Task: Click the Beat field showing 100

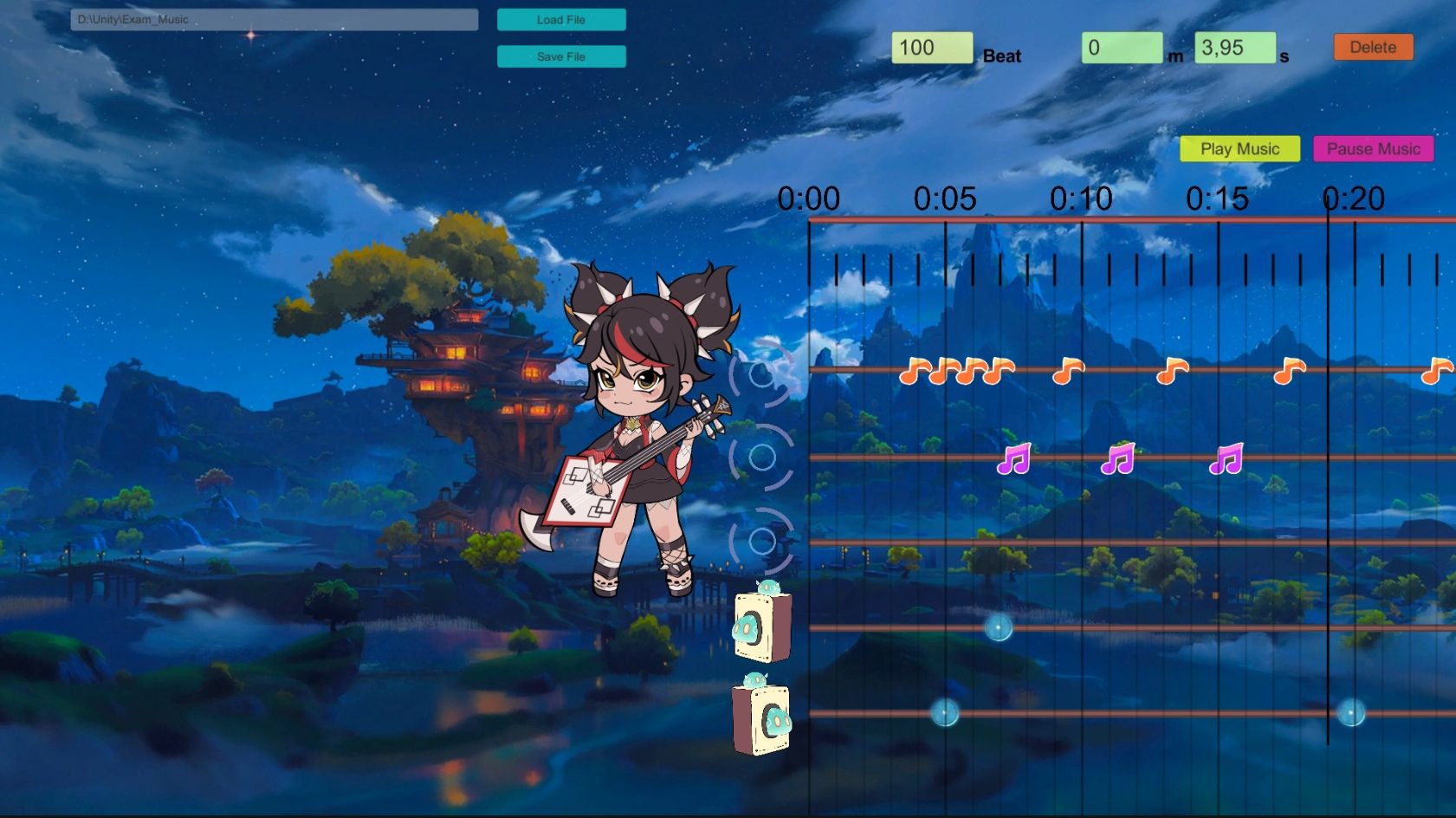Action: tap(931, 48)
